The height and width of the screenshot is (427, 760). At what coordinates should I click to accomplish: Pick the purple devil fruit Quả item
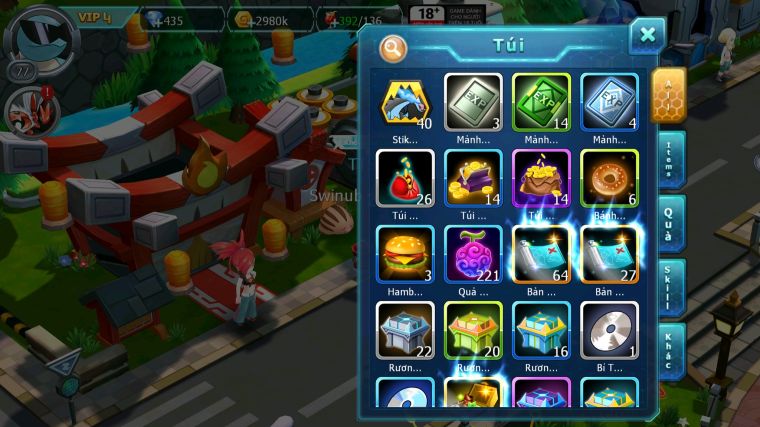473,254
